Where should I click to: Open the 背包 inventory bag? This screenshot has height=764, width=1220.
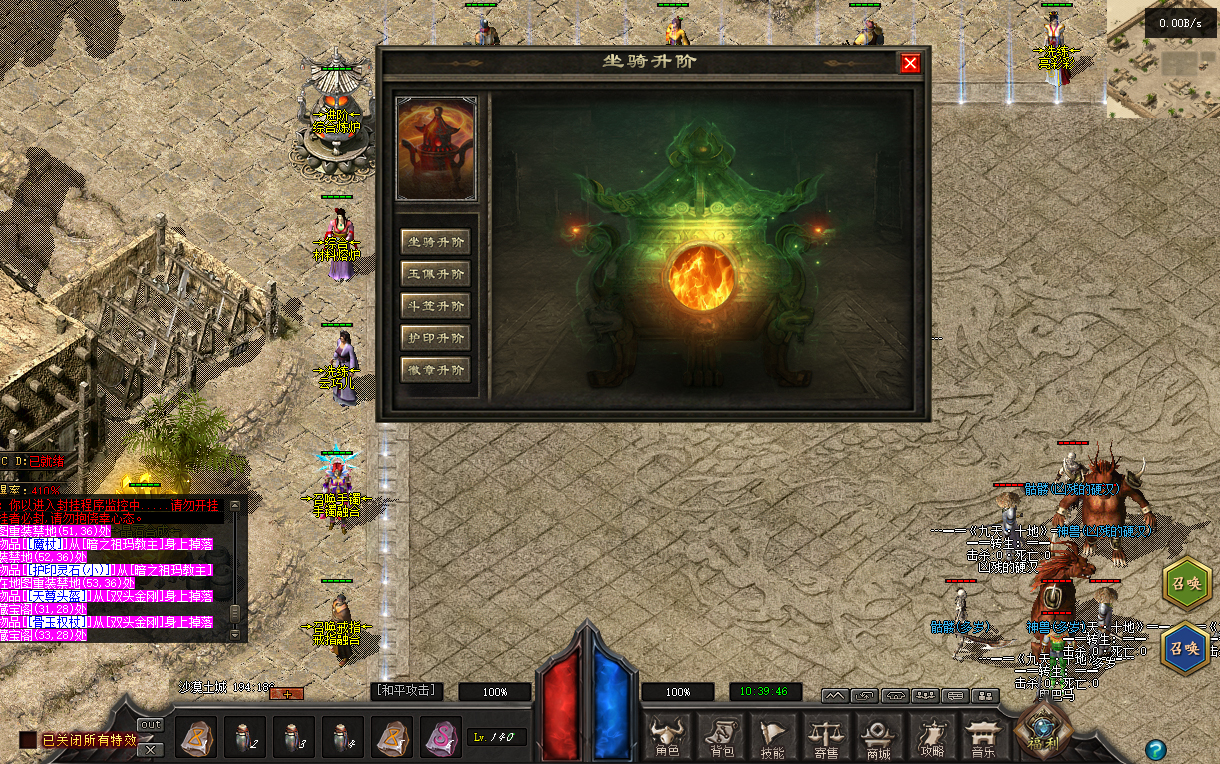[720, 738]
